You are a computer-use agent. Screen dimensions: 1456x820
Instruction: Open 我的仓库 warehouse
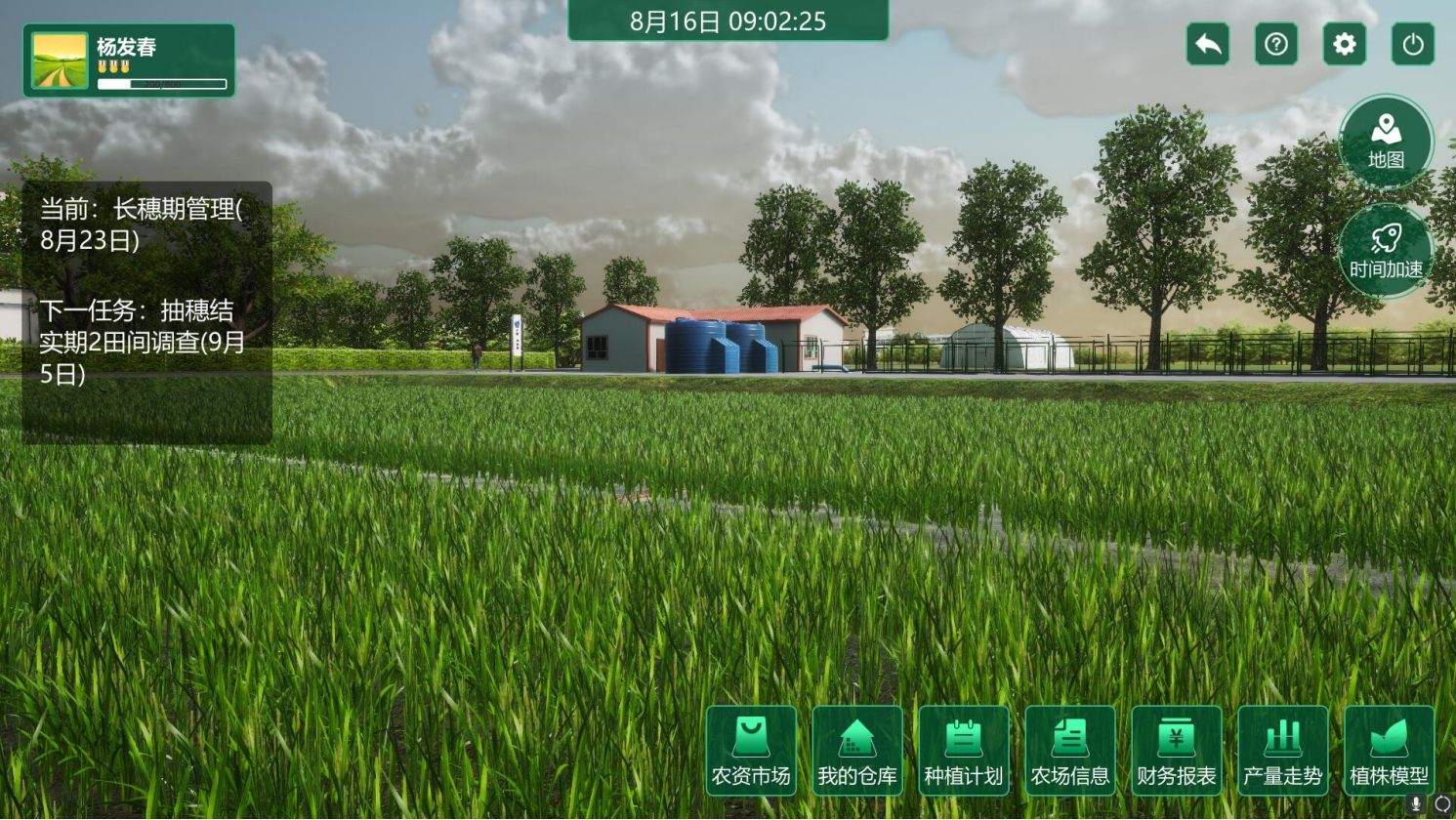(856, 750)
